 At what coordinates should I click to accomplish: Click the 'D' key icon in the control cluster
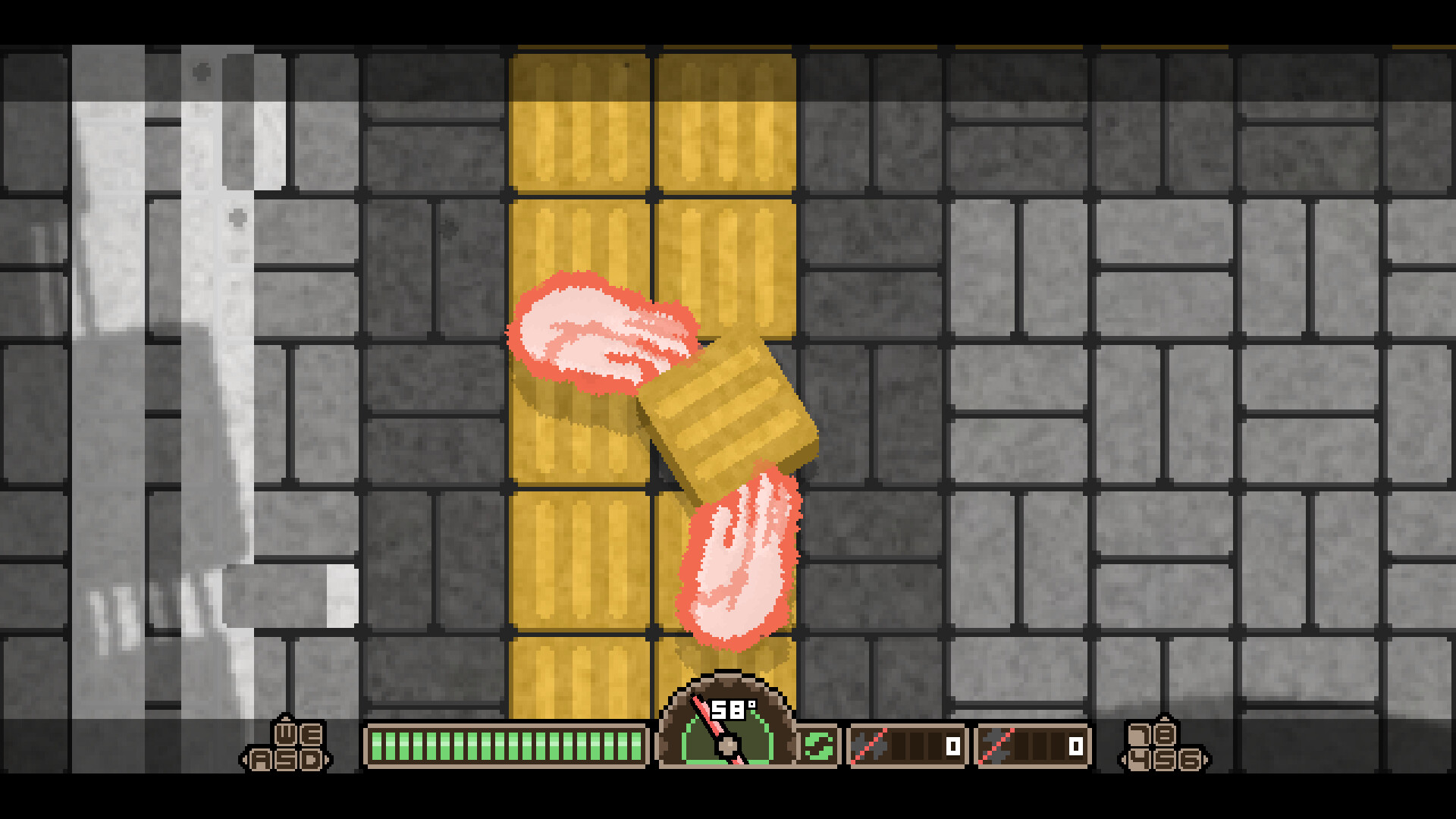(x=312, y=760)
